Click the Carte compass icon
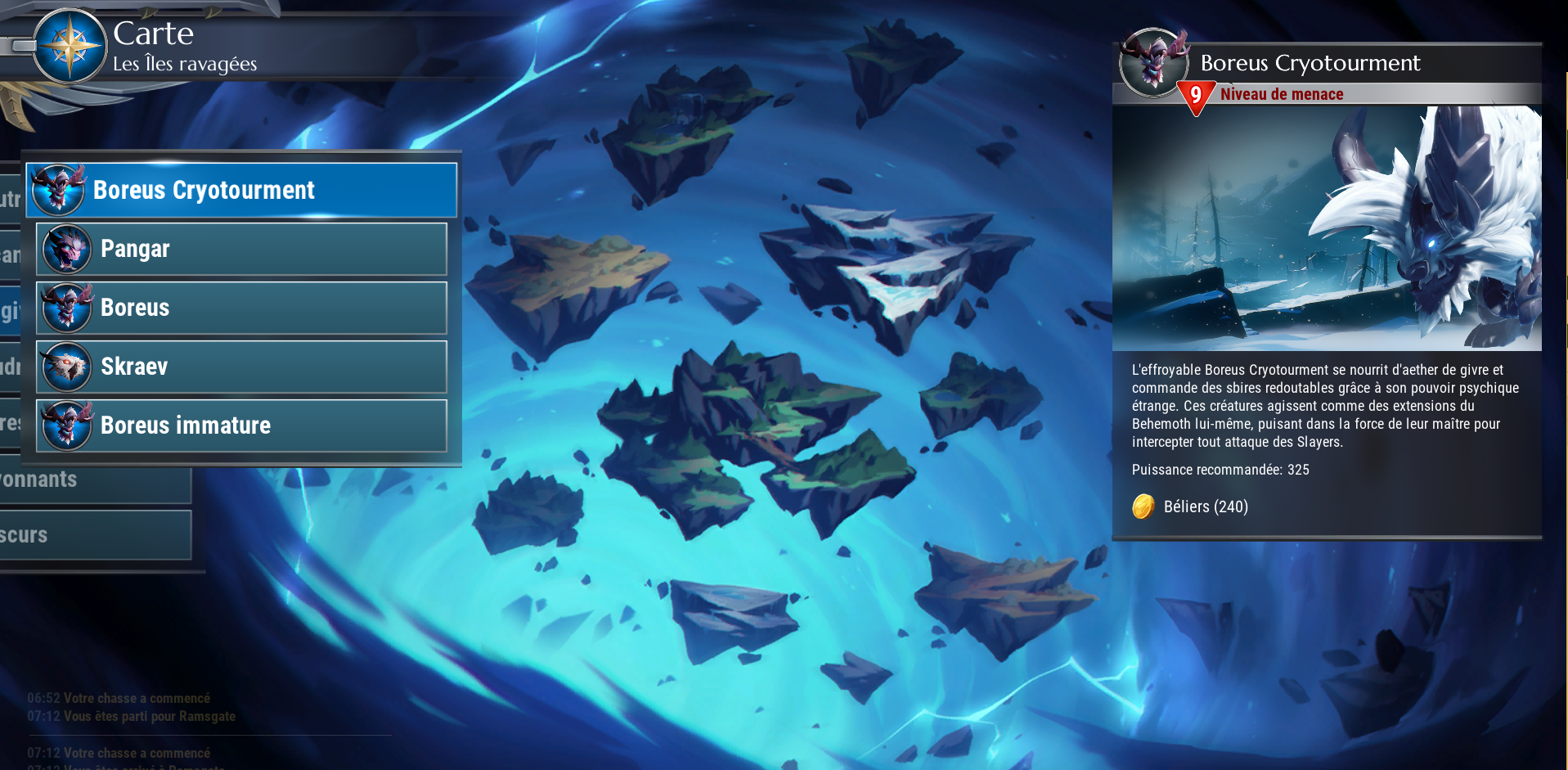Screen dimensions: 1568x770 tap(70, 46)
